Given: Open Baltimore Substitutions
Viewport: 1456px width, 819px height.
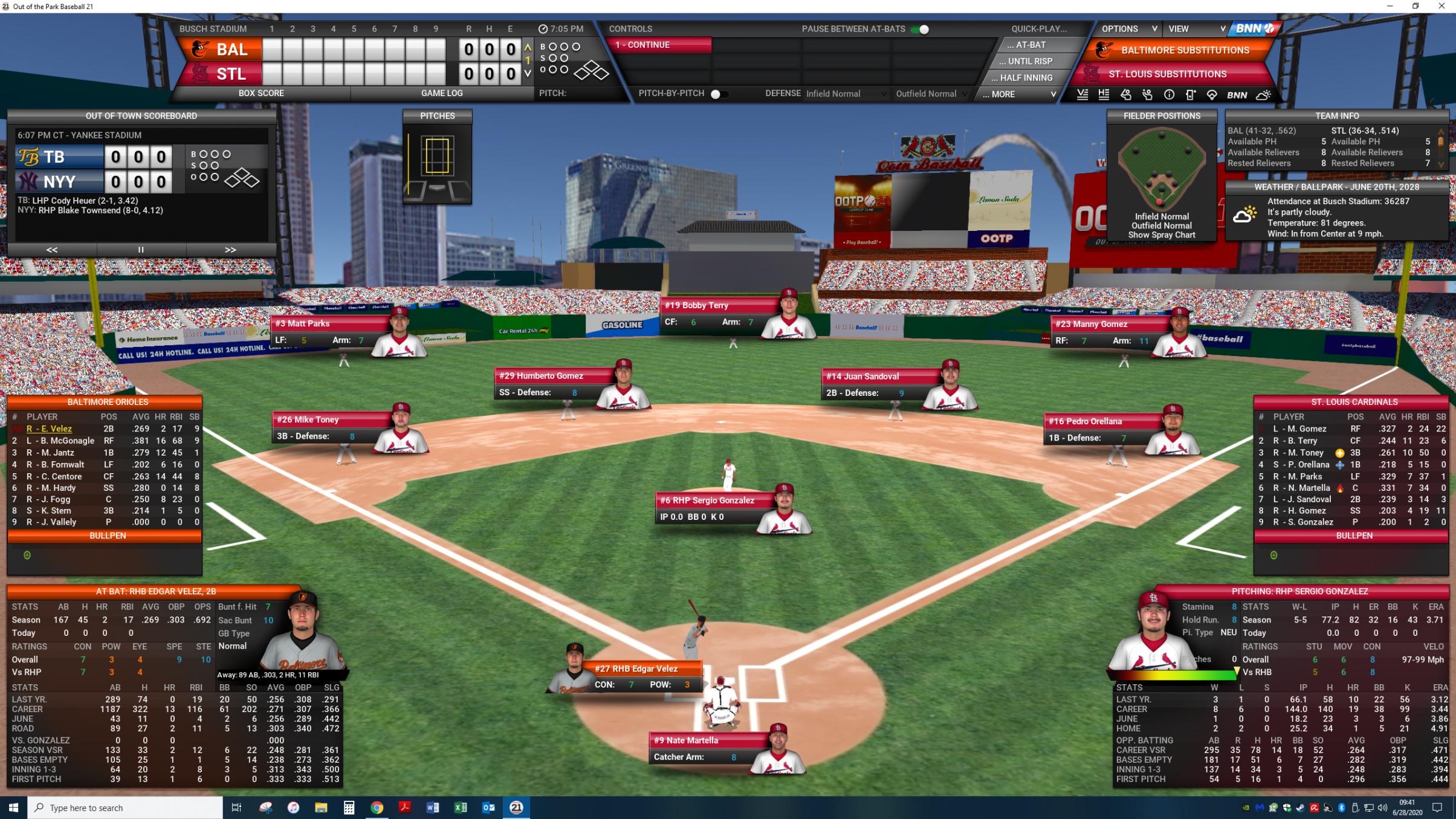Looking at the screenshot, I should point(1184,50).
